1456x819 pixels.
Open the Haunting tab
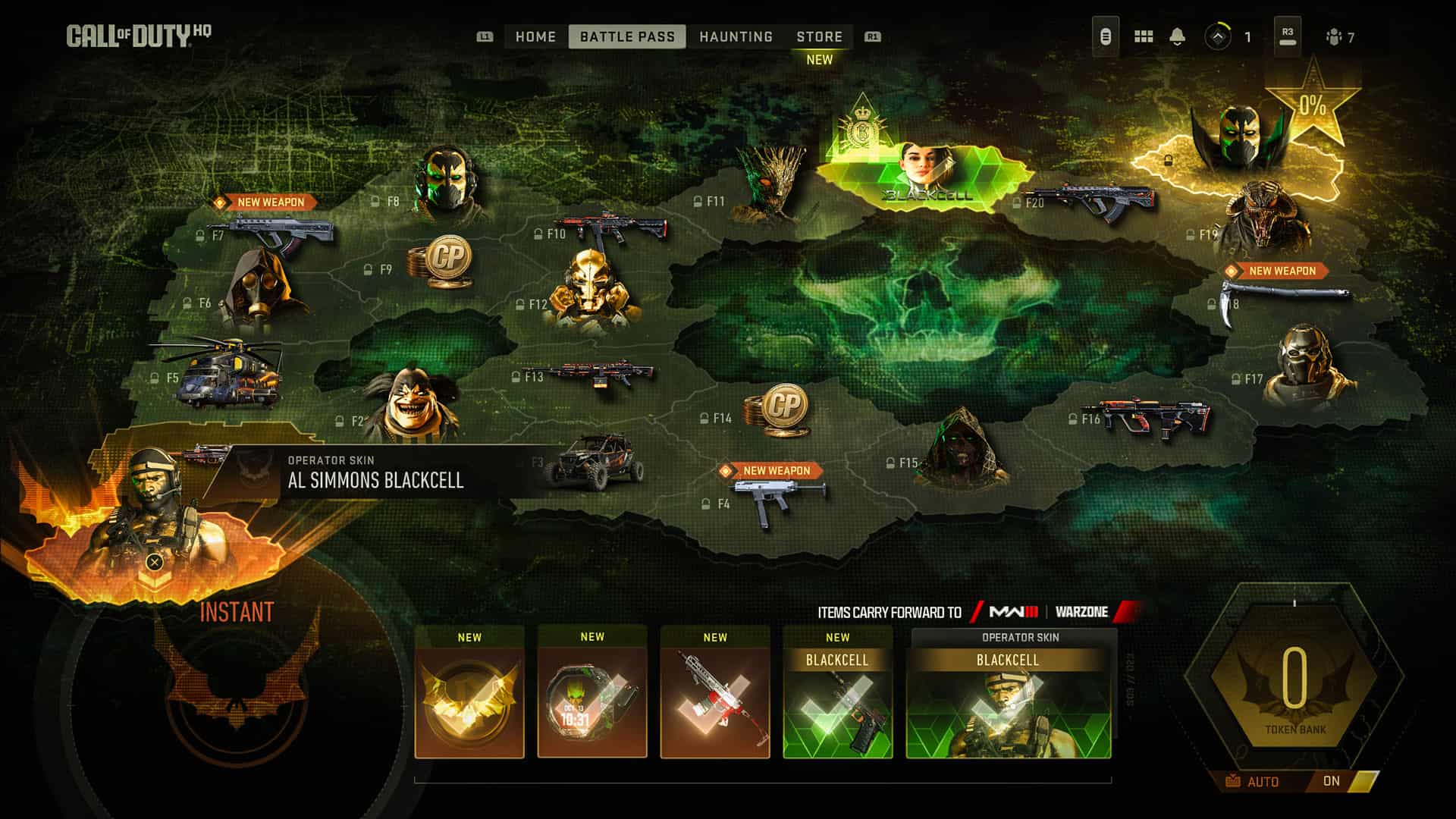(736, 36)
